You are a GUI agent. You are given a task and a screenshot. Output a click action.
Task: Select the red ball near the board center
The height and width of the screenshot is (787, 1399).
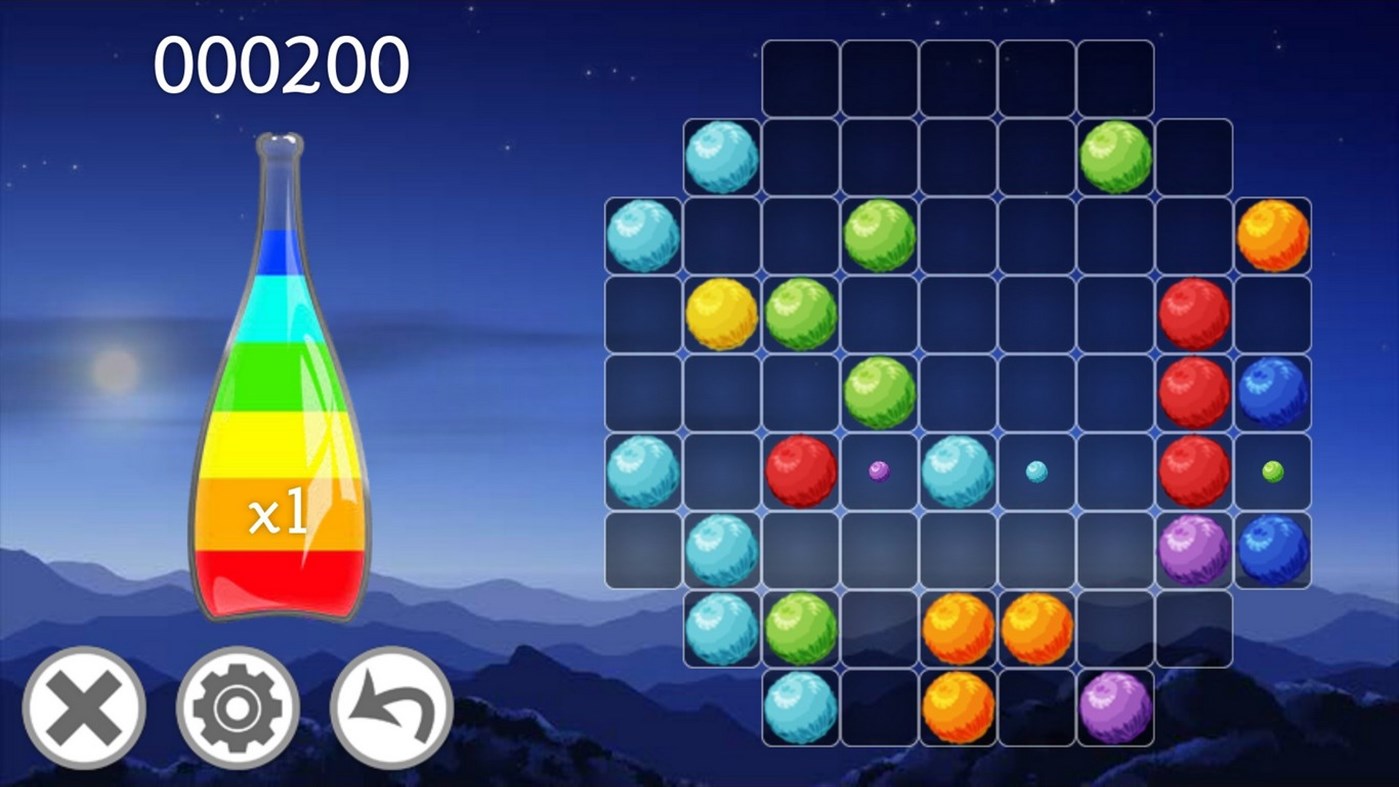click(800, 469)
